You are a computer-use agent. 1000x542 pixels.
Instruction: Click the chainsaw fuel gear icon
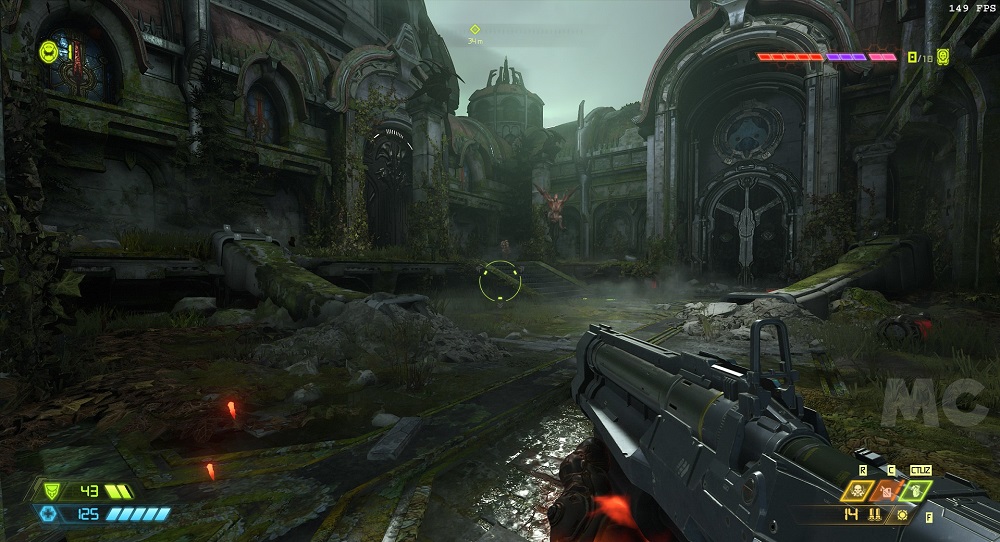pyautogui.click(x=904, y=515)
